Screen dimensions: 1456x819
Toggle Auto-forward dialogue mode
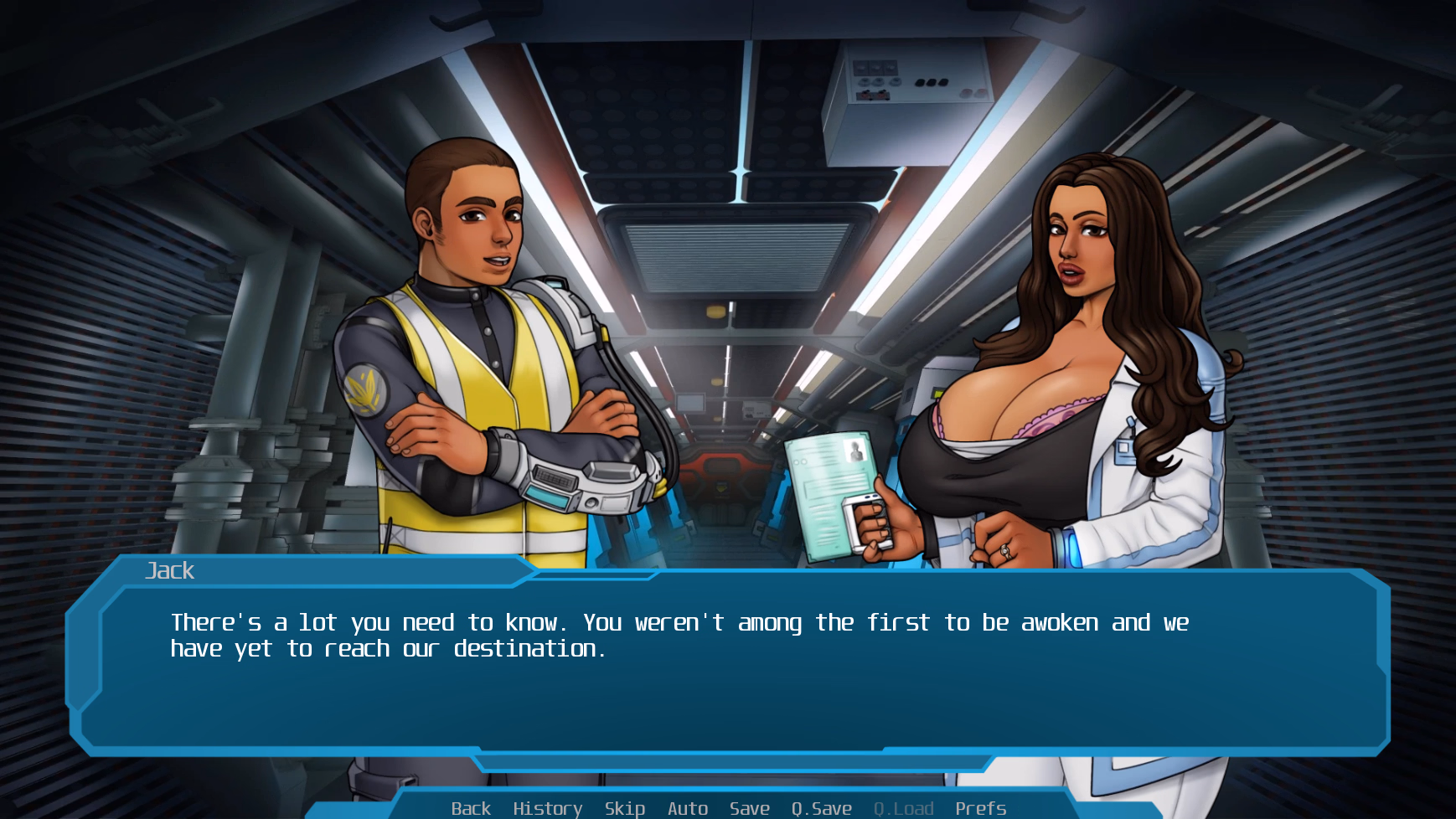click(687, 807)
